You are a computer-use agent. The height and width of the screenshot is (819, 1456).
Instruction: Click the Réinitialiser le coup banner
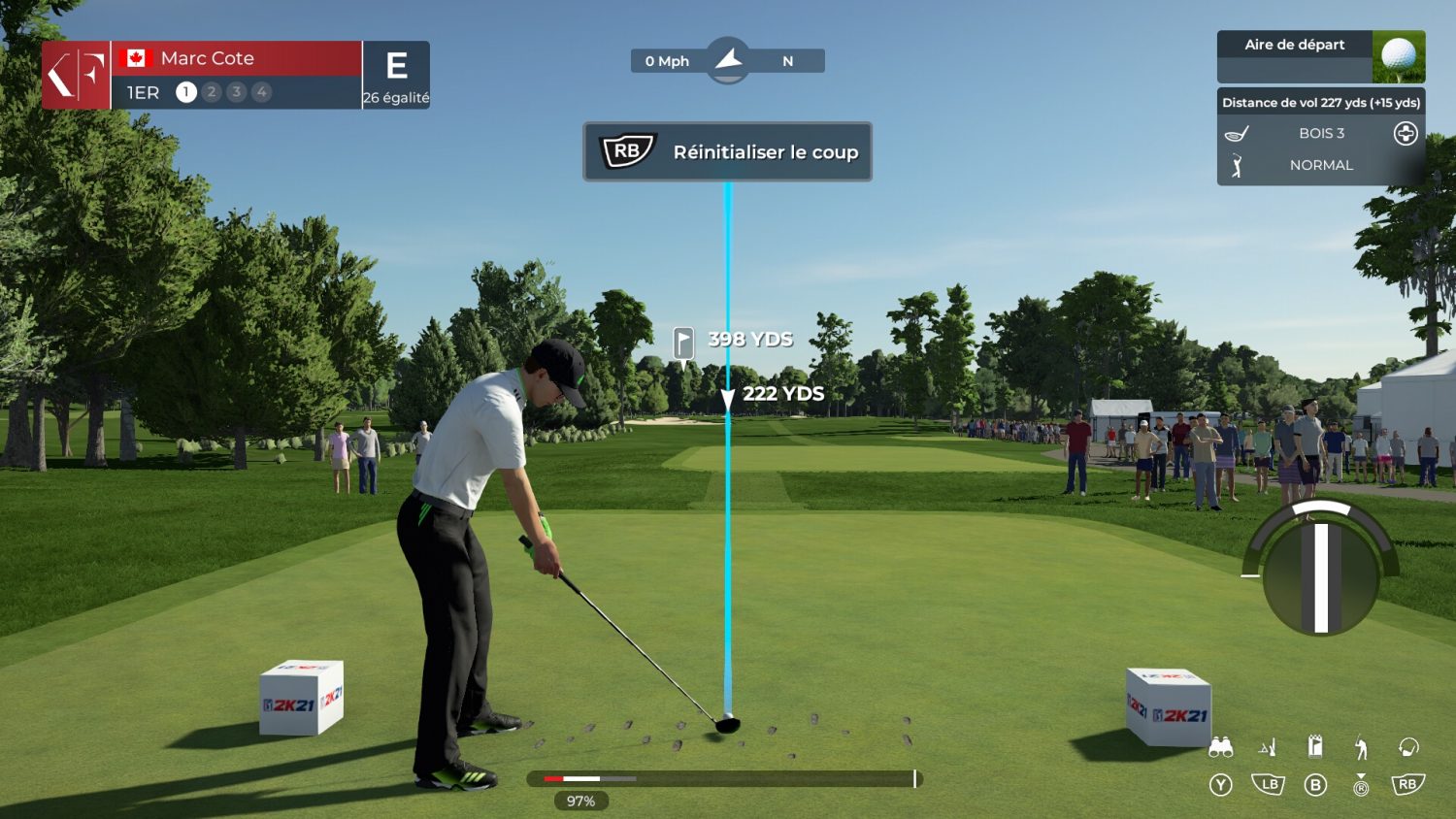click(727, 152)
